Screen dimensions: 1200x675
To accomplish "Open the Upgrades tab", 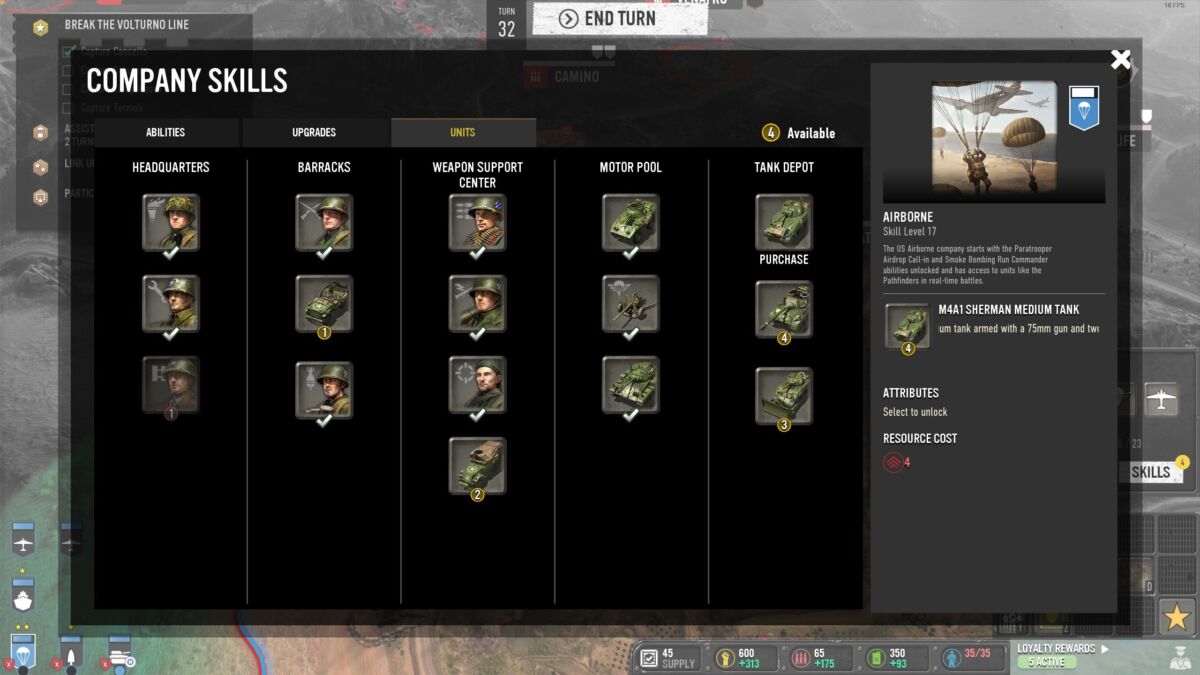I will (x=314, y=133).
